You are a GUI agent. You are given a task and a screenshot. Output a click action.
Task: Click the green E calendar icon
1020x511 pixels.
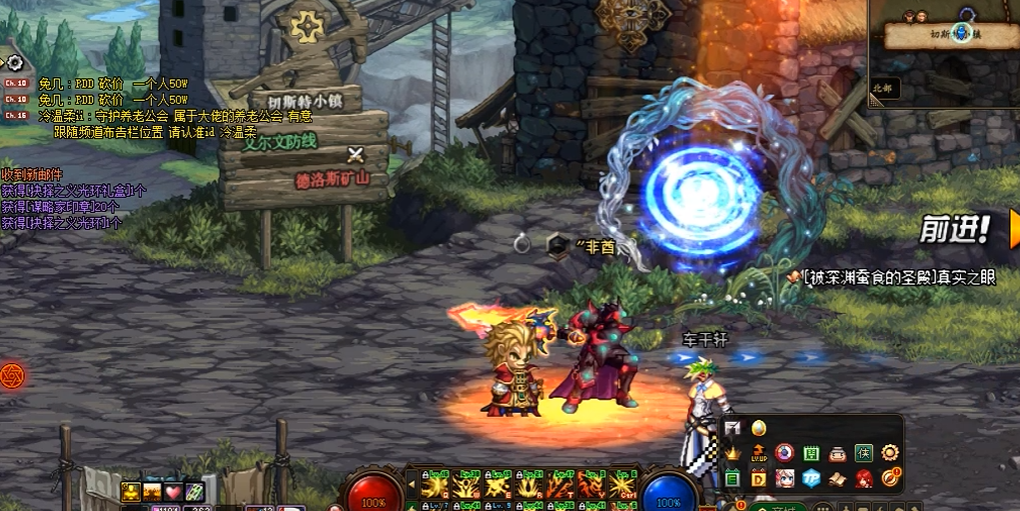tap(733, 478)
